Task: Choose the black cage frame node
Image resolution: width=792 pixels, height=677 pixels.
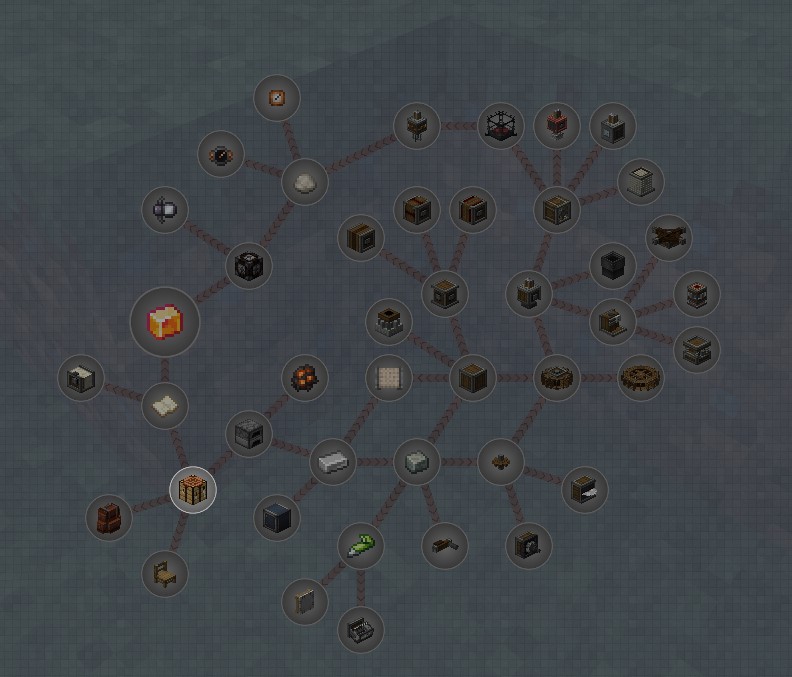Action: pos(501,126)
